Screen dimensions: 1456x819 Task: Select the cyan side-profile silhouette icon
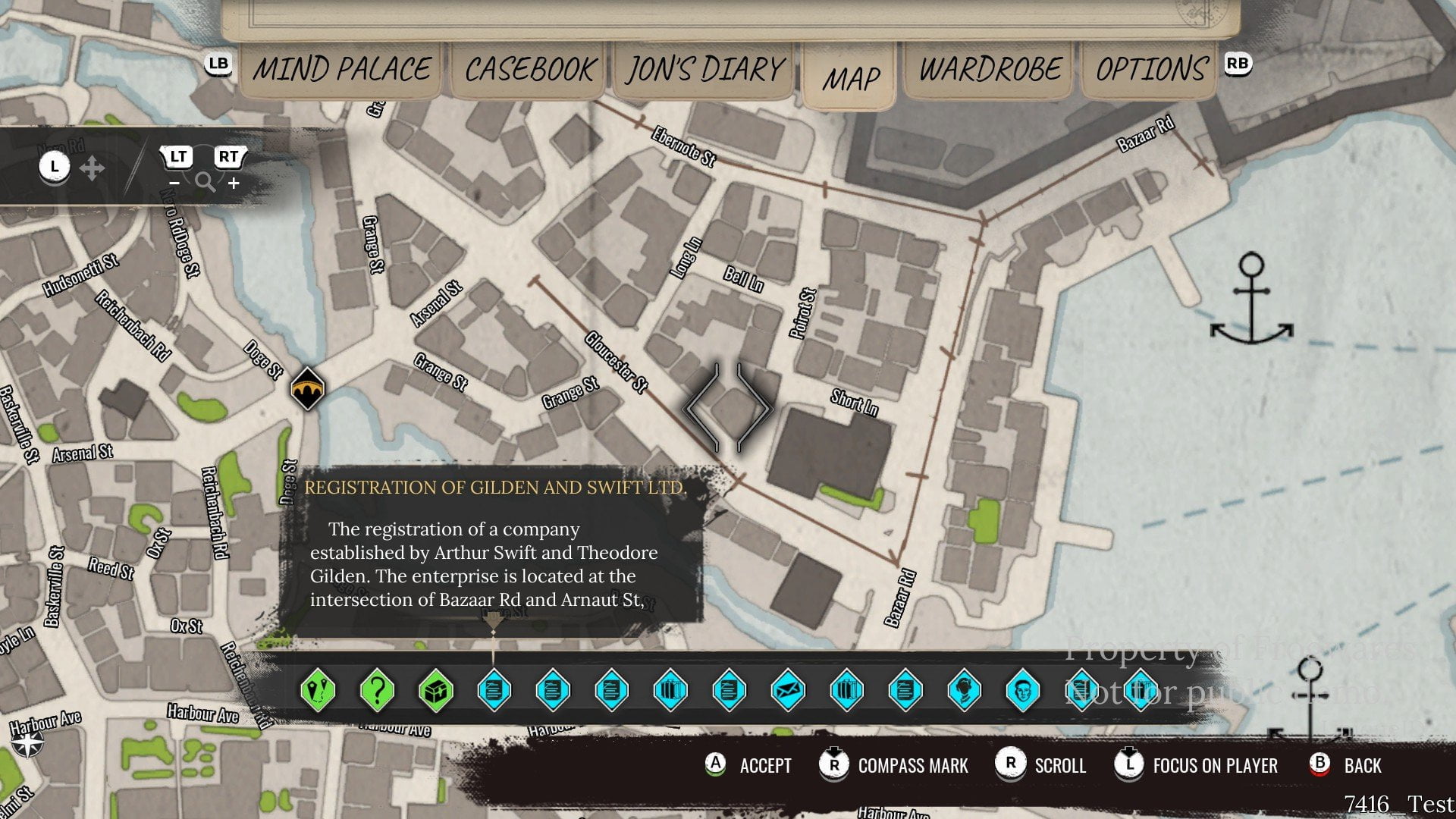pyautogui.click(x=964, y=691)
